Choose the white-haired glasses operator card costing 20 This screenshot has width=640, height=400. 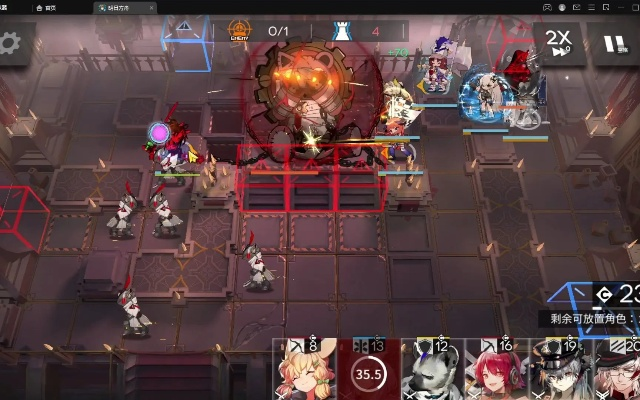coord(618,371)
